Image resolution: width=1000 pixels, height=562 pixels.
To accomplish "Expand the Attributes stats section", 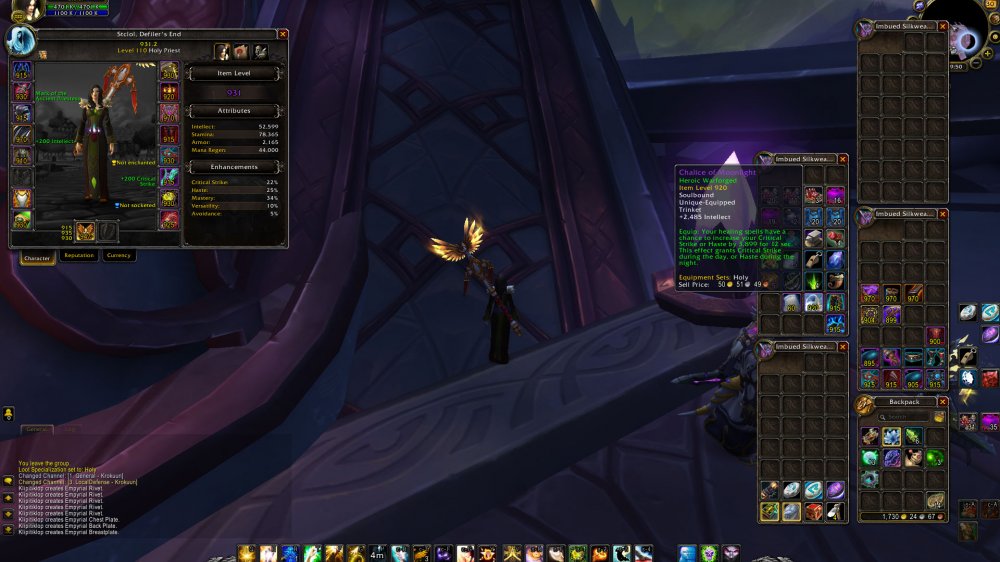I will (234, 110).
